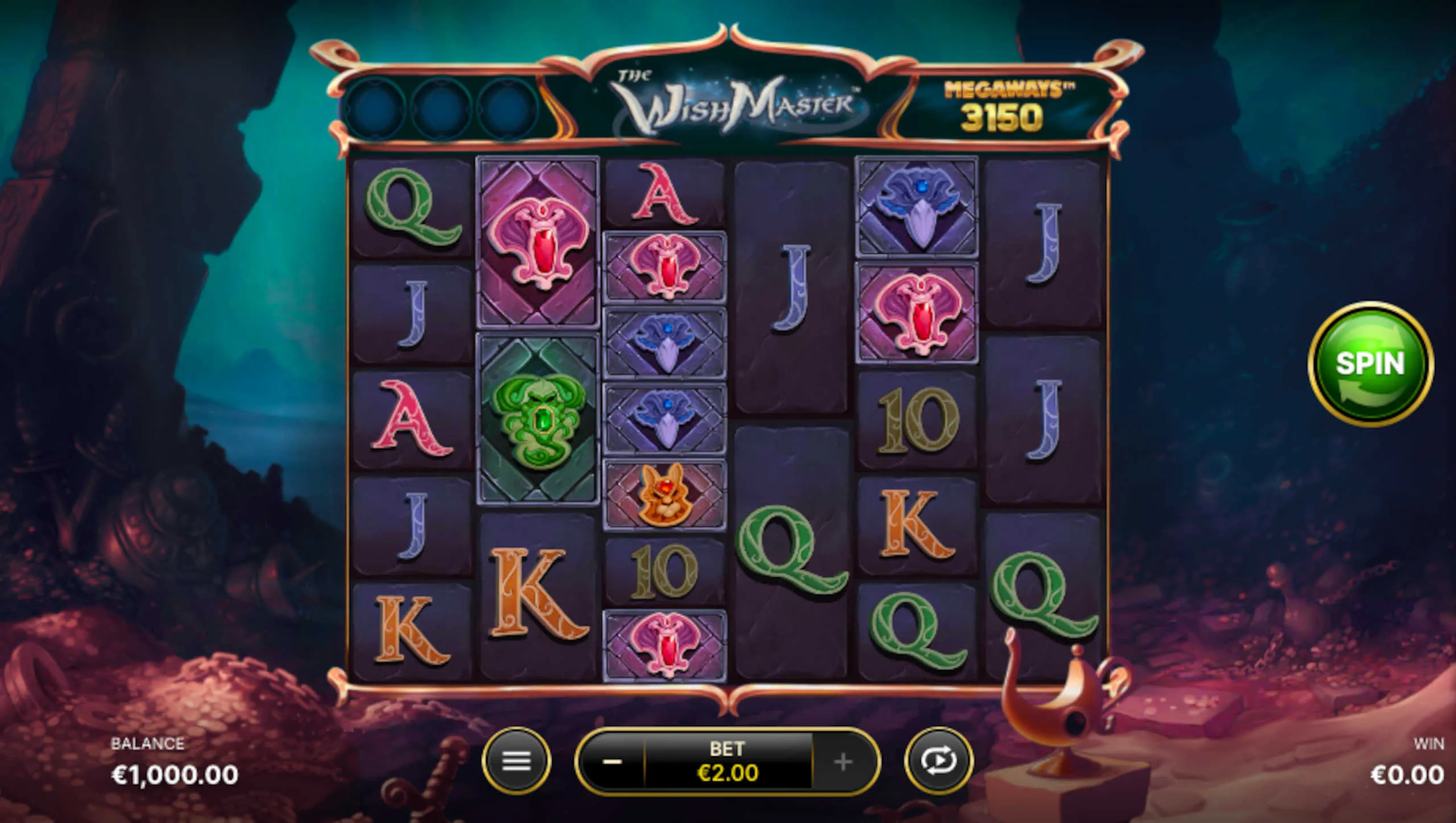1456x823 pixels.
Task: Spin the reels with the green SPIN button
Action: tap(1370, 364)
